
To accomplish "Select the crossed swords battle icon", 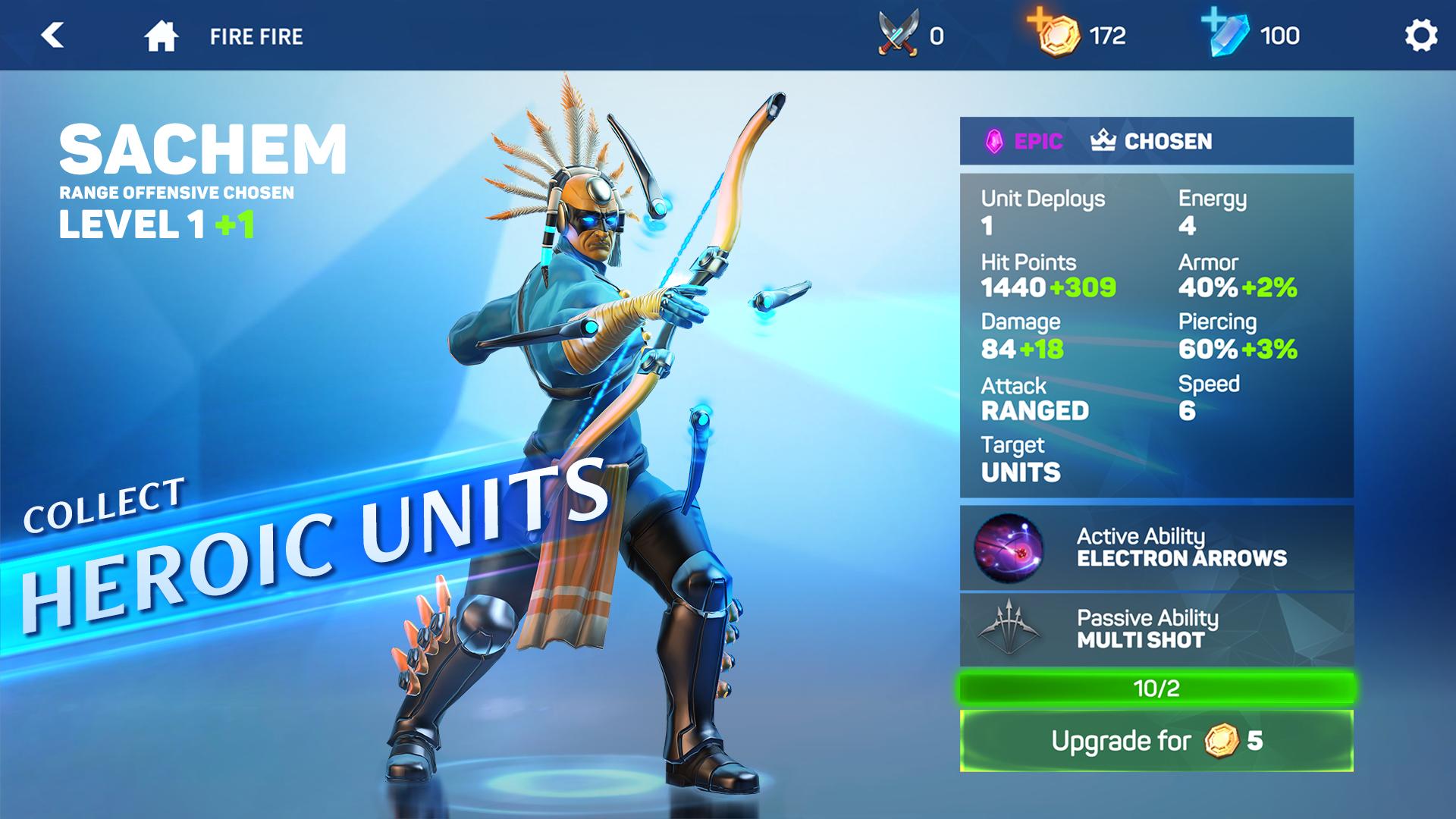I will [x=897, y=33].
